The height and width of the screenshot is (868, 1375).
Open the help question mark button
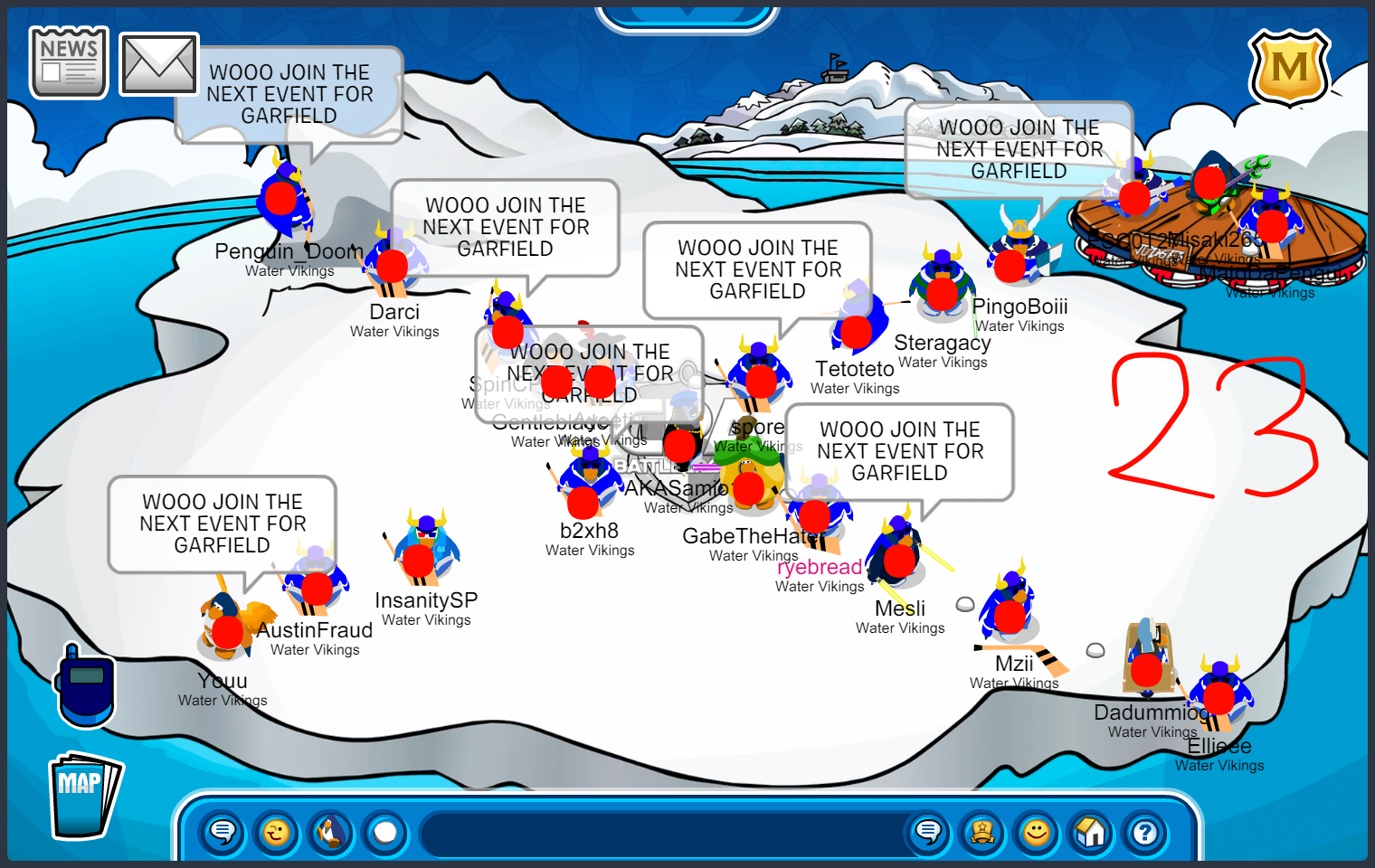[1145, 832]
